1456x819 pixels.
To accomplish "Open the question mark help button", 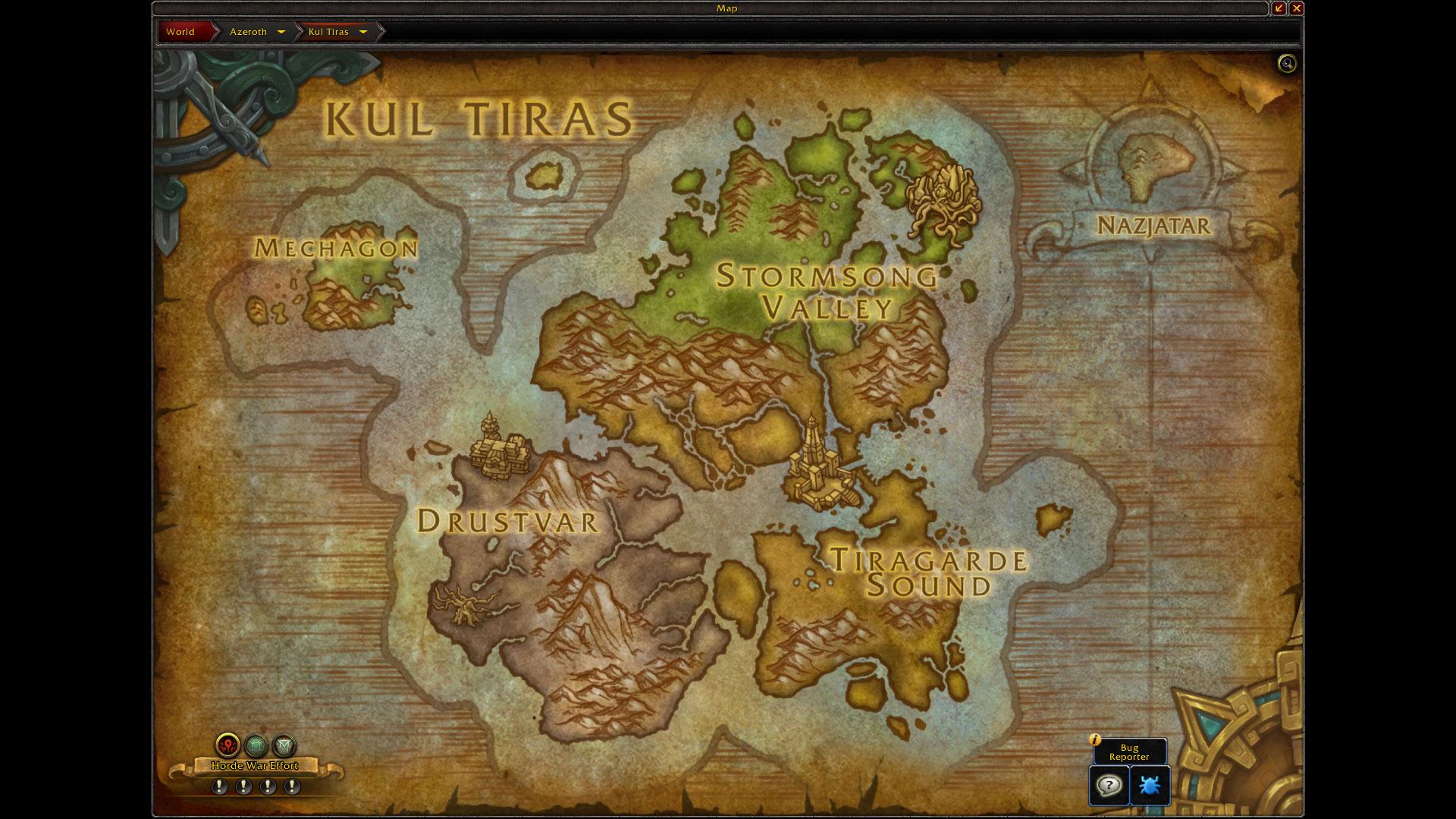I will (1109, 785).
